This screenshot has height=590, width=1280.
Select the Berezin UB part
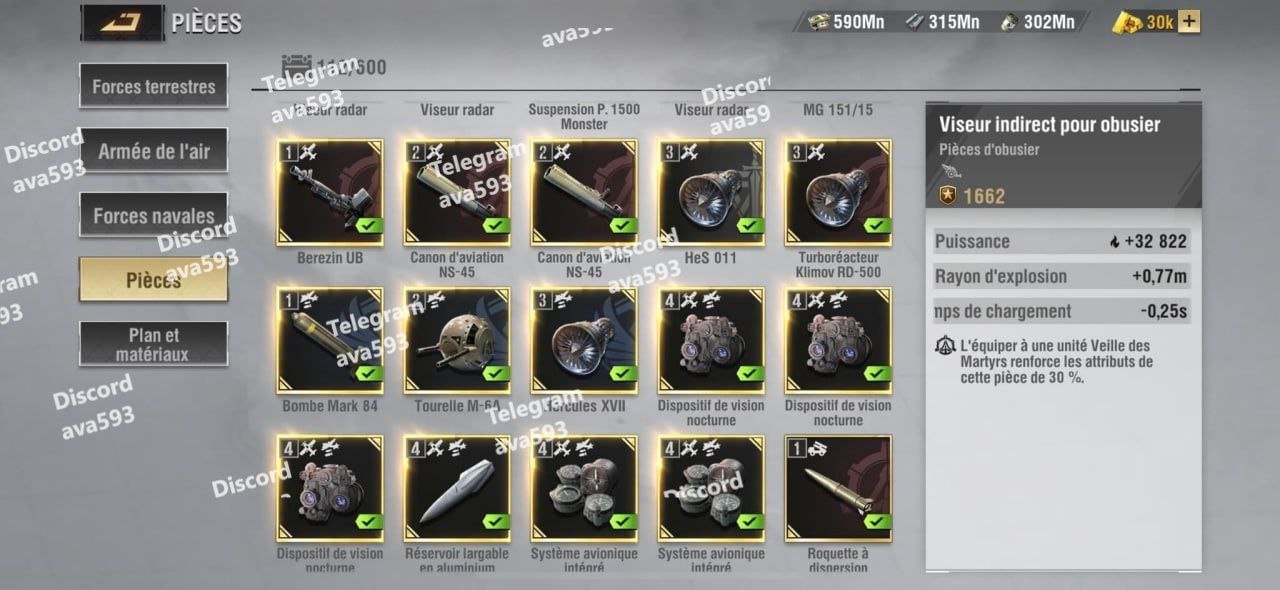[x=330, y=193]
